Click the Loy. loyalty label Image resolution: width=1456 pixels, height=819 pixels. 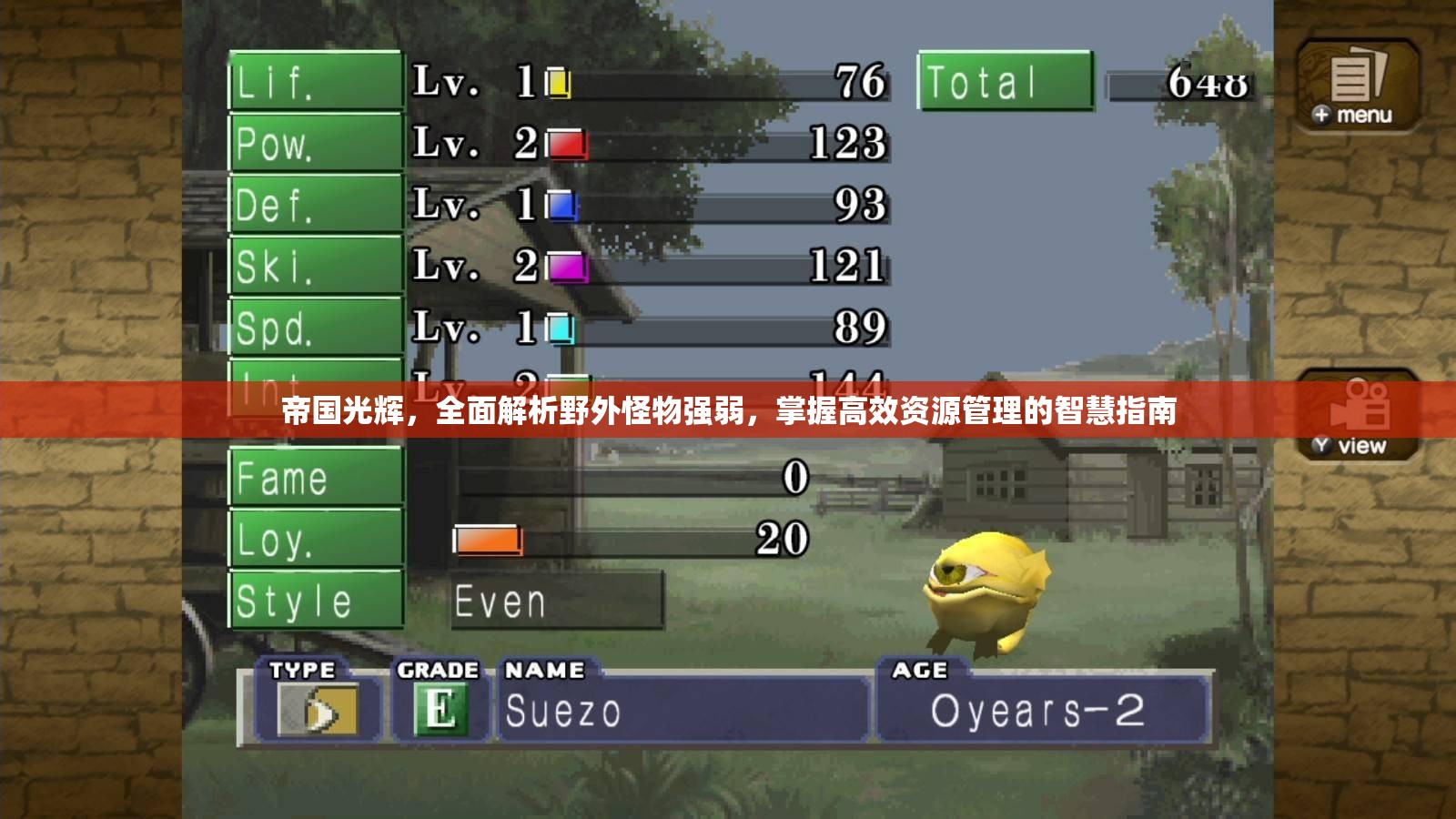[315, 539]
